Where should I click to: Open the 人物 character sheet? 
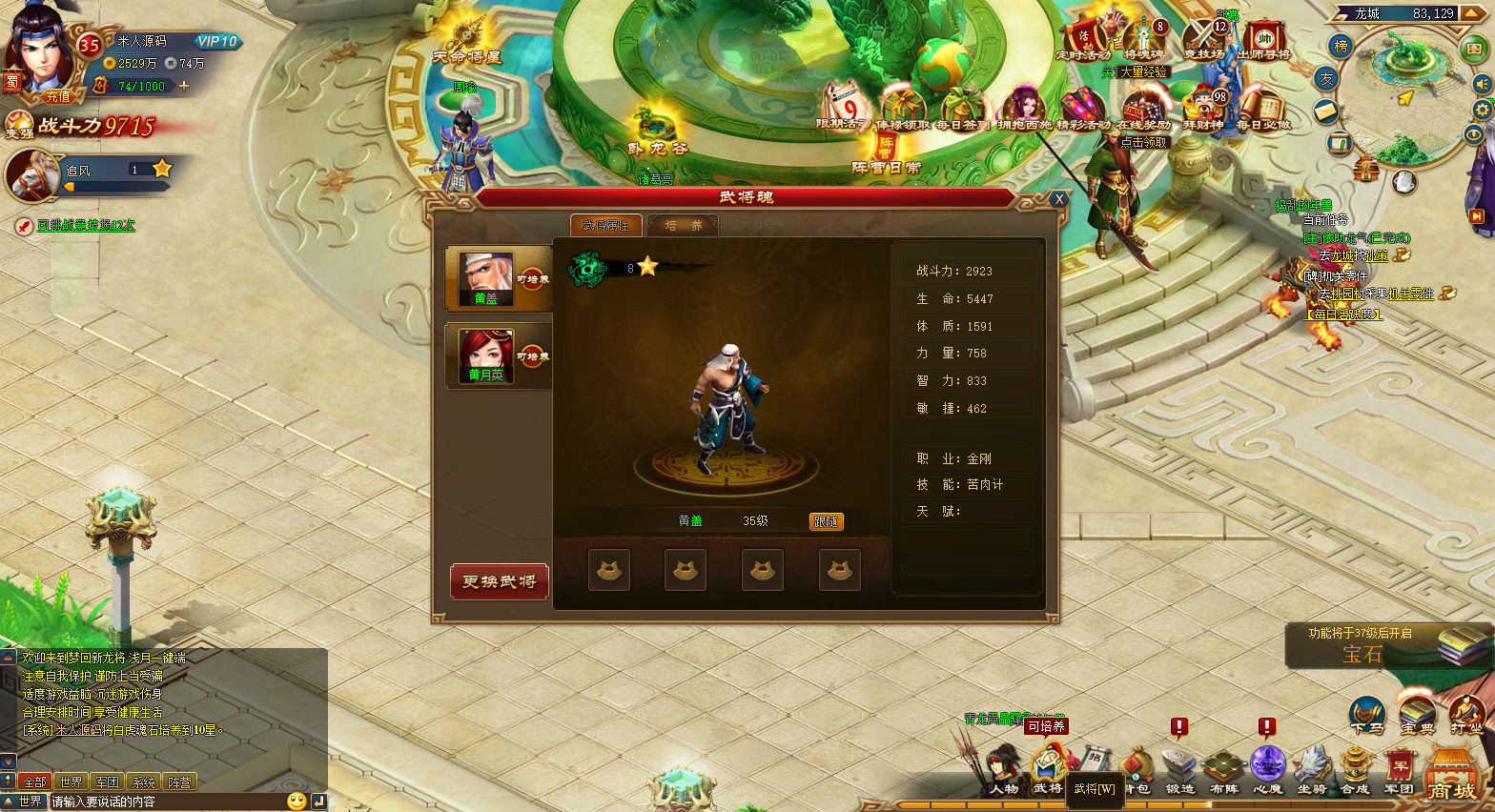click(1004, 771)
